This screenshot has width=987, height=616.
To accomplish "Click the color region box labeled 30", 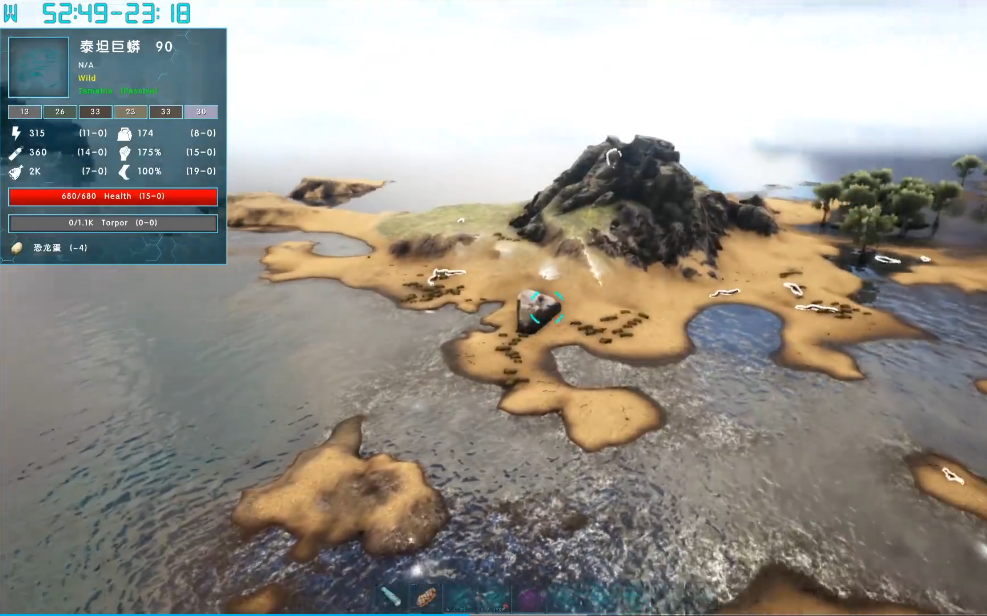I will coord(200,112).
